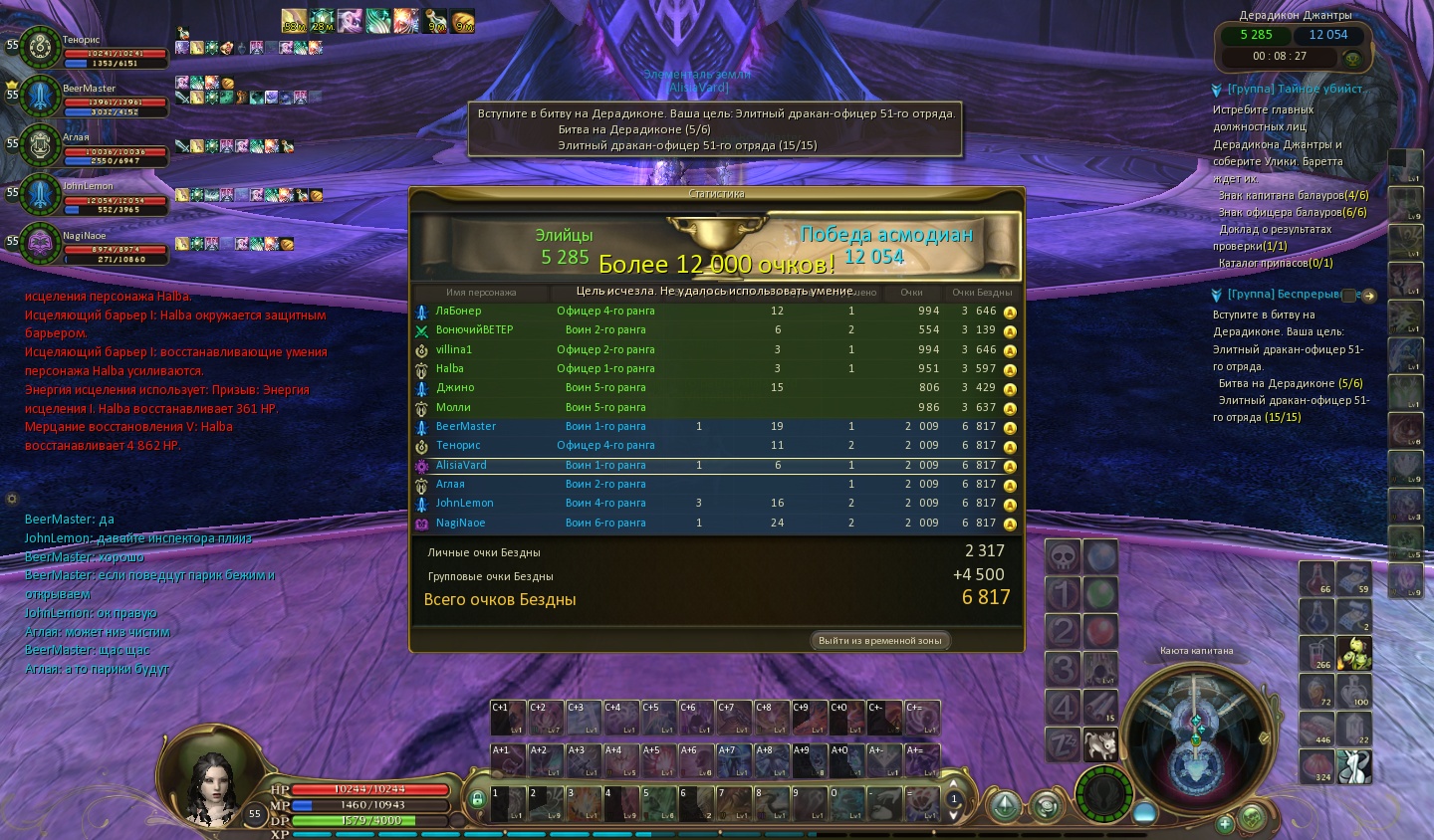Click the 'Выйти из временной зоны' button

[879, 641]
